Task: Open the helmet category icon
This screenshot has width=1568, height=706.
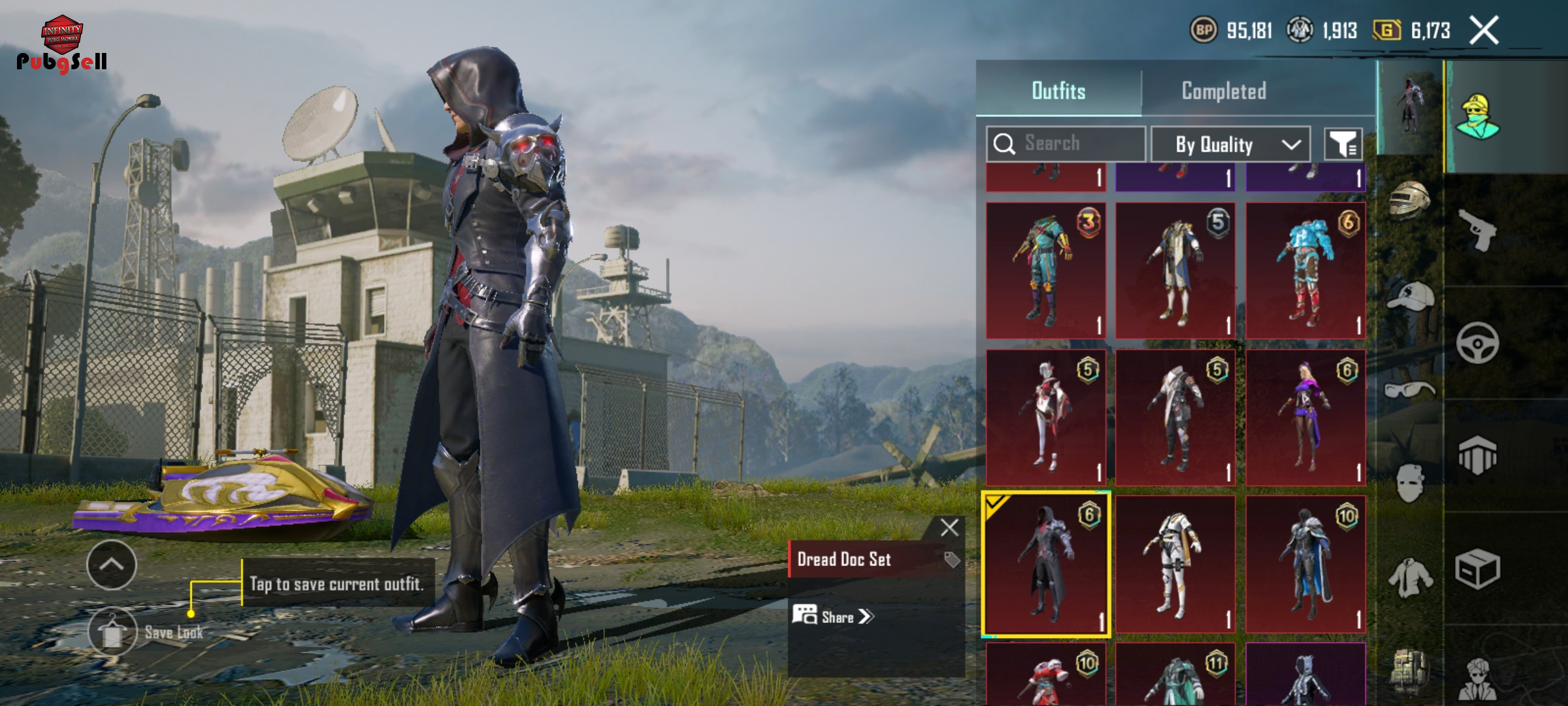Action: tap(1410, 199)
